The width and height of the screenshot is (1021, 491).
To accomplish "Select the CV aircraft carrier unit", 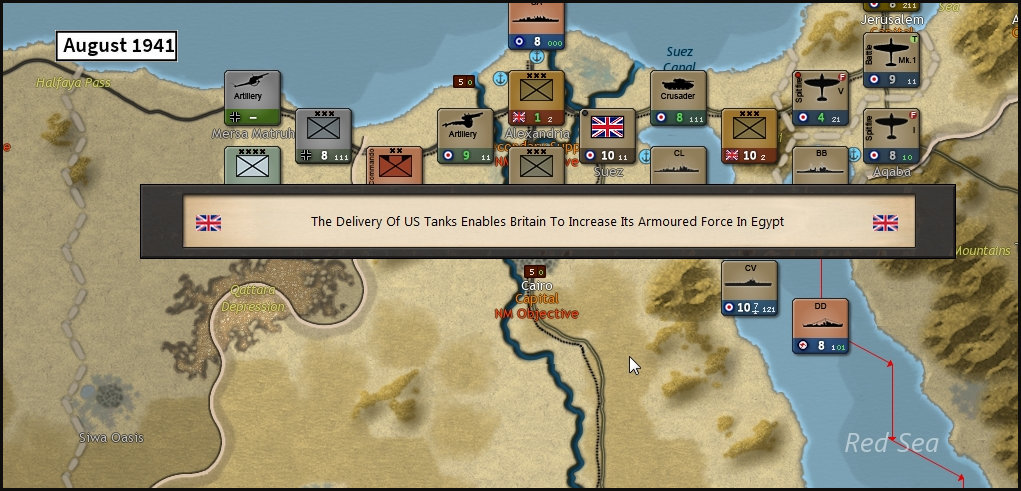I will [749, 287].
